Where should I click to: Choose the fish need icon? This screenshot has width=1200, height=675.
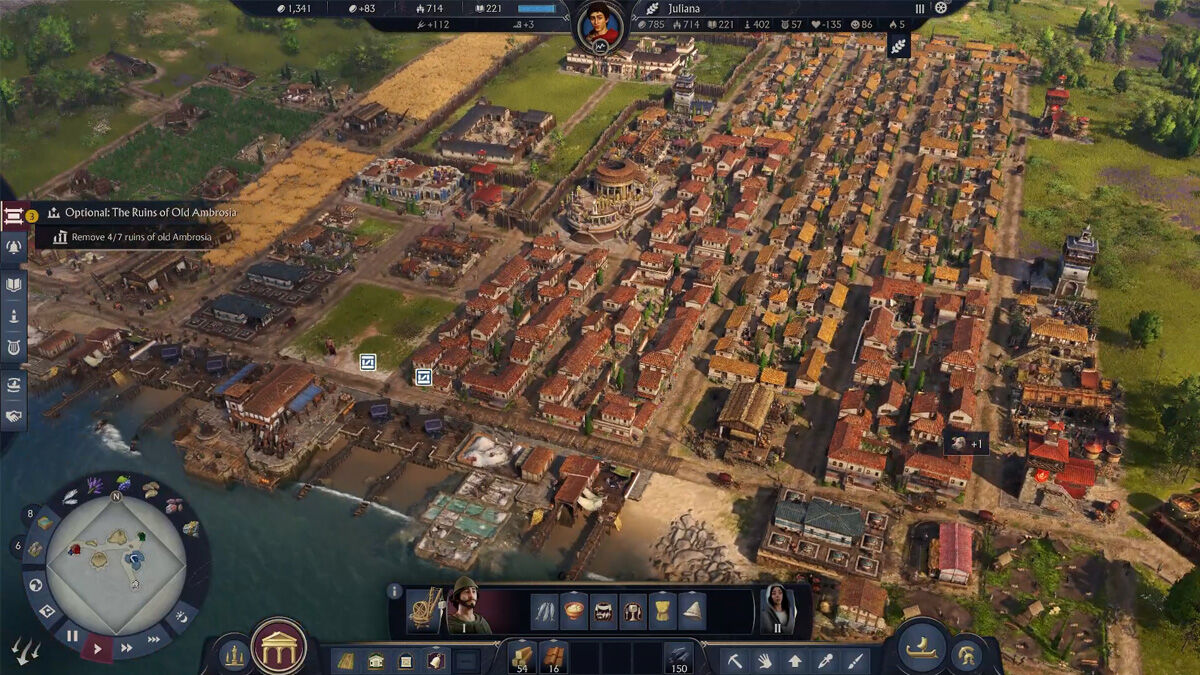544,610
